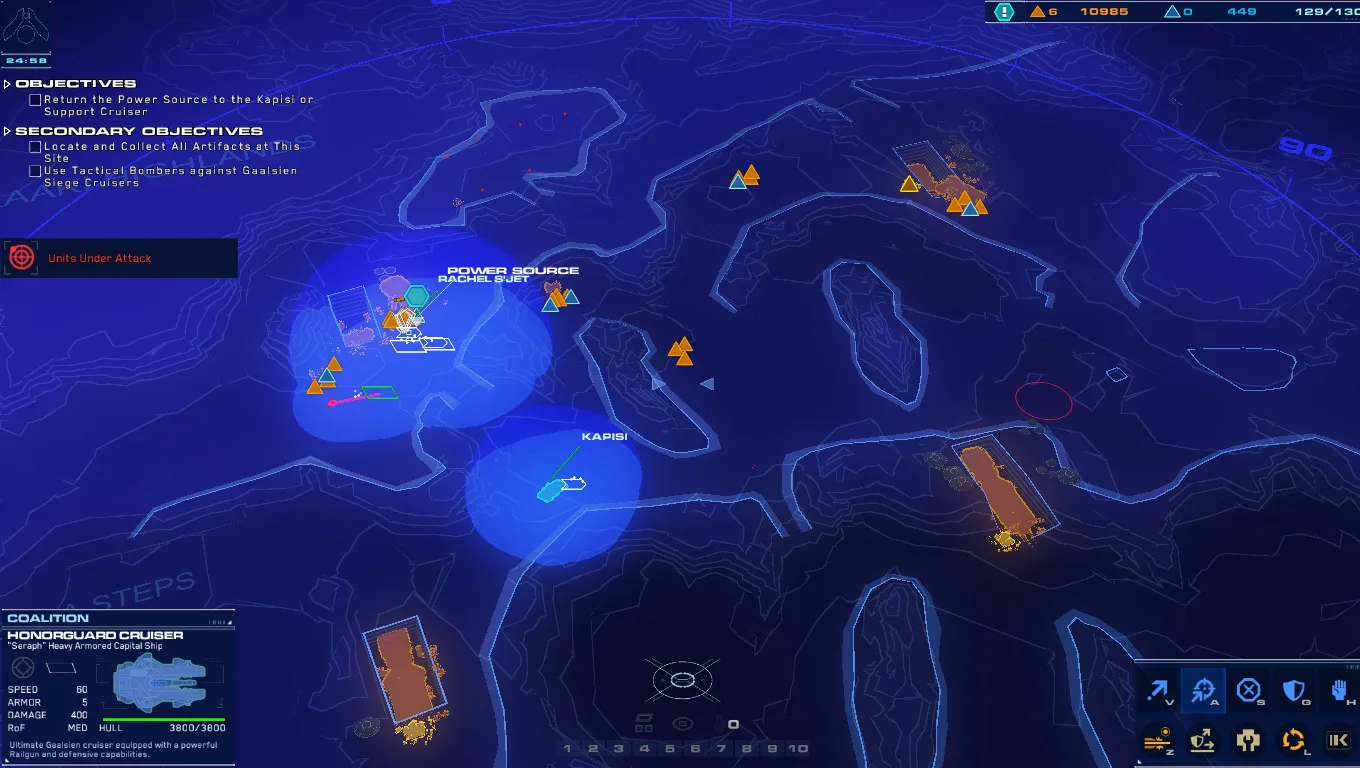Enable Hold Fire with the hand icon
Image resolution: width=1360 pixels, height=768 pixels.
[1339, 690]
